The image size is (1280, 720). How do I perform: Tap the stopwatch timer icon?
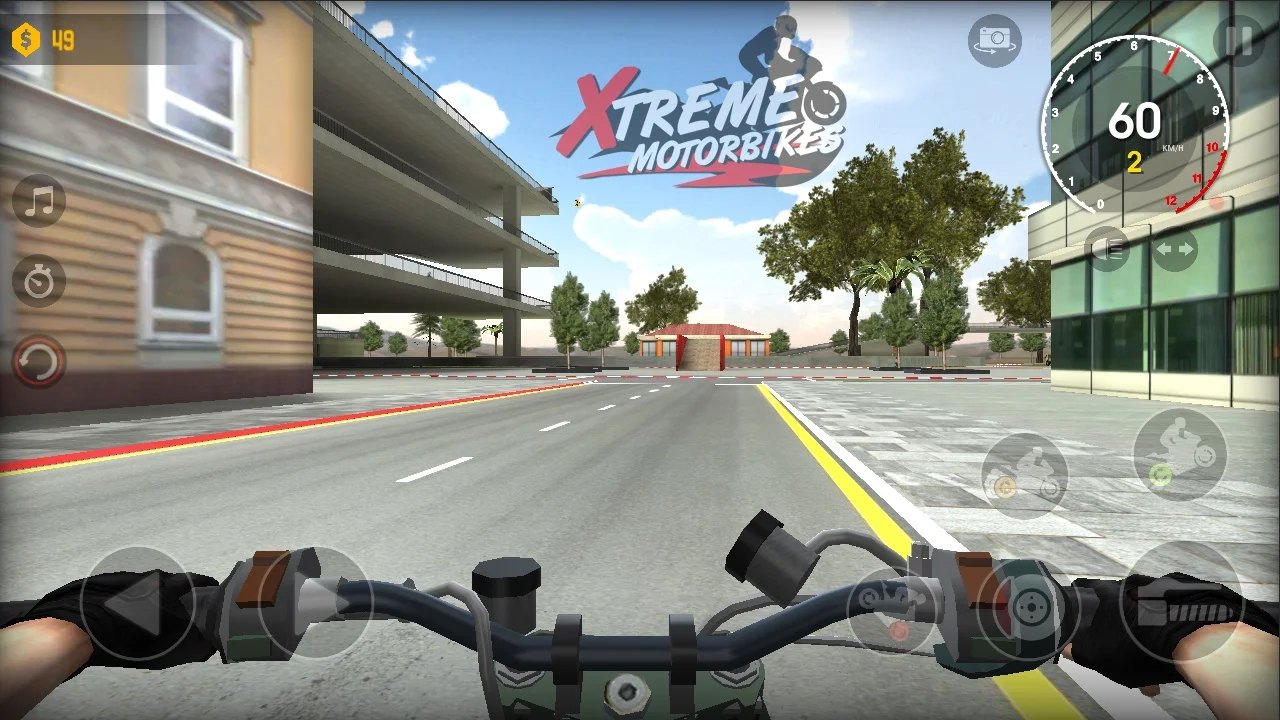38,281
